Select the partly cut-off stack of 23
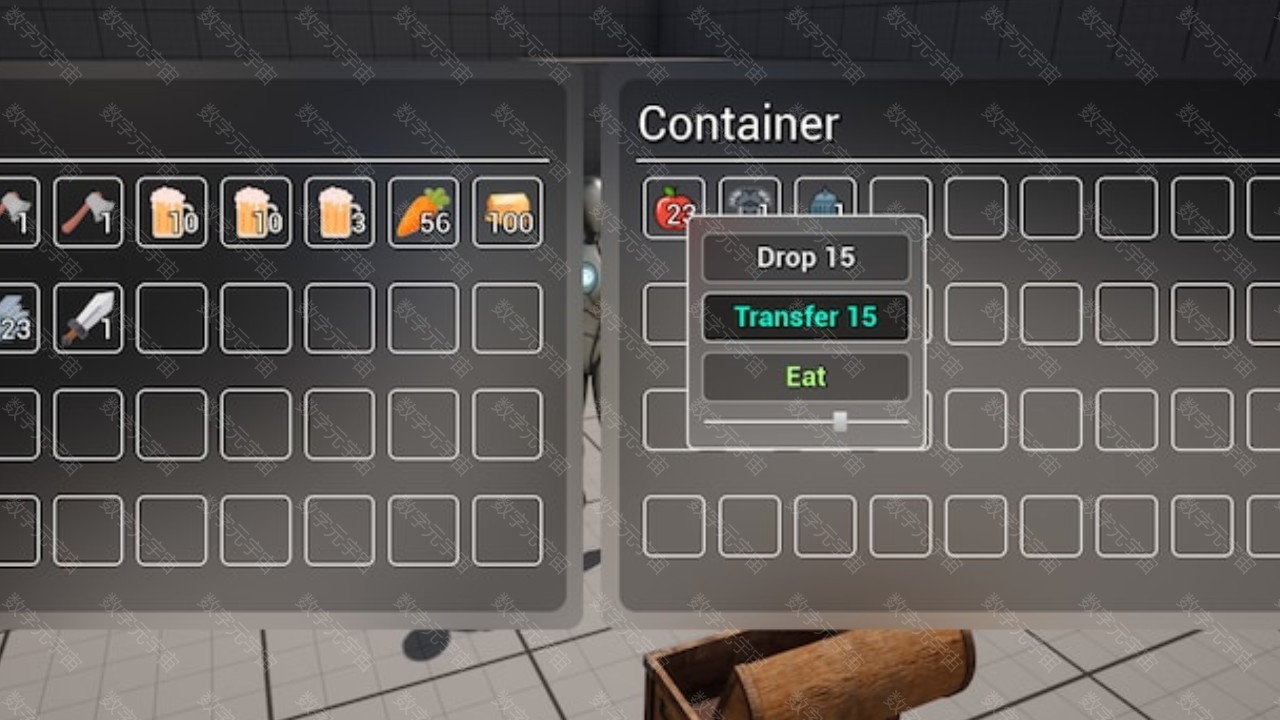This screenshot has width=1280, height=720. [x=17, y=318]
